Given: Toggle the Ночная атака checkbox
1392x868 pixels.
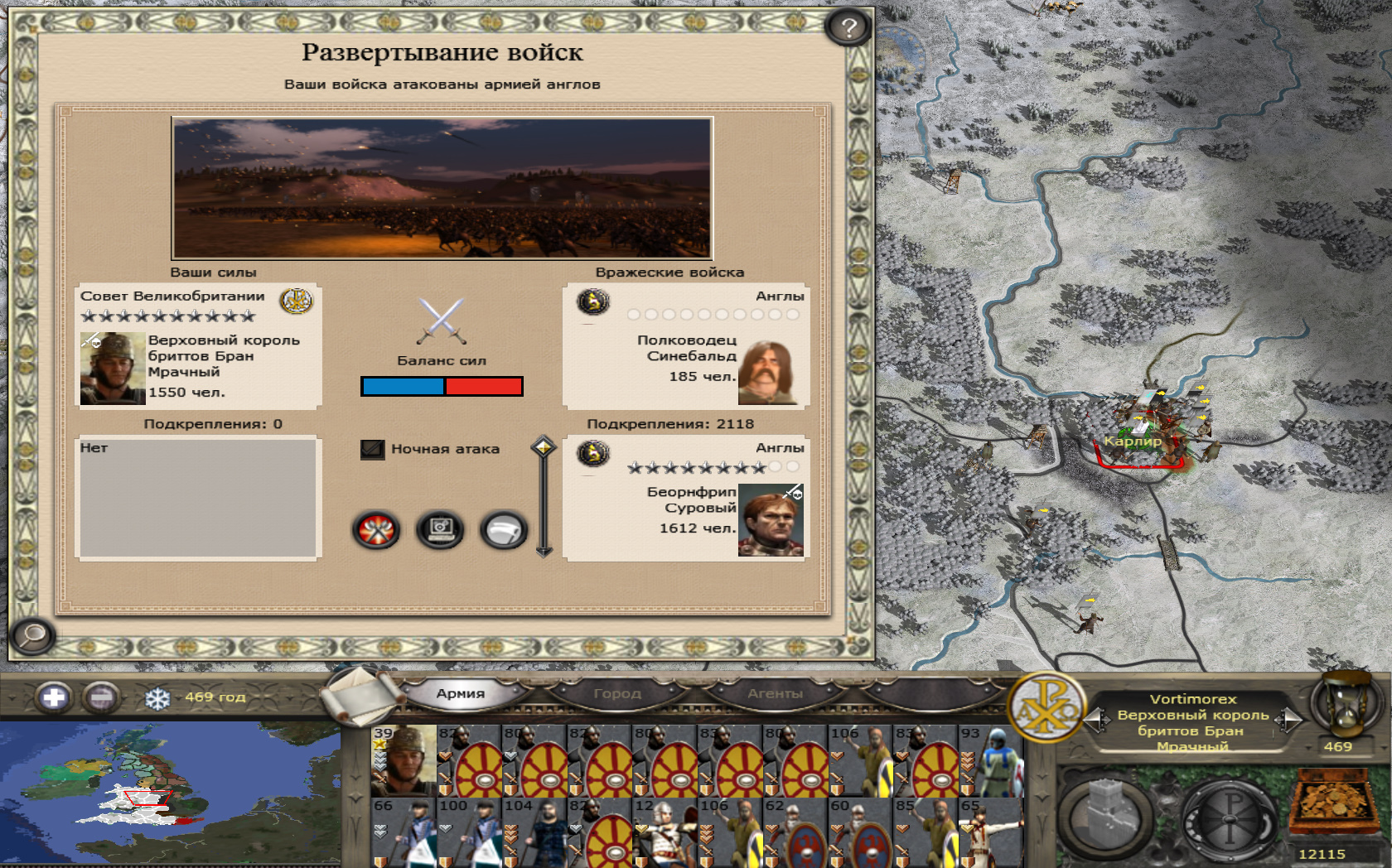Looking at the screenshot, I should click(x=373, y=449).
